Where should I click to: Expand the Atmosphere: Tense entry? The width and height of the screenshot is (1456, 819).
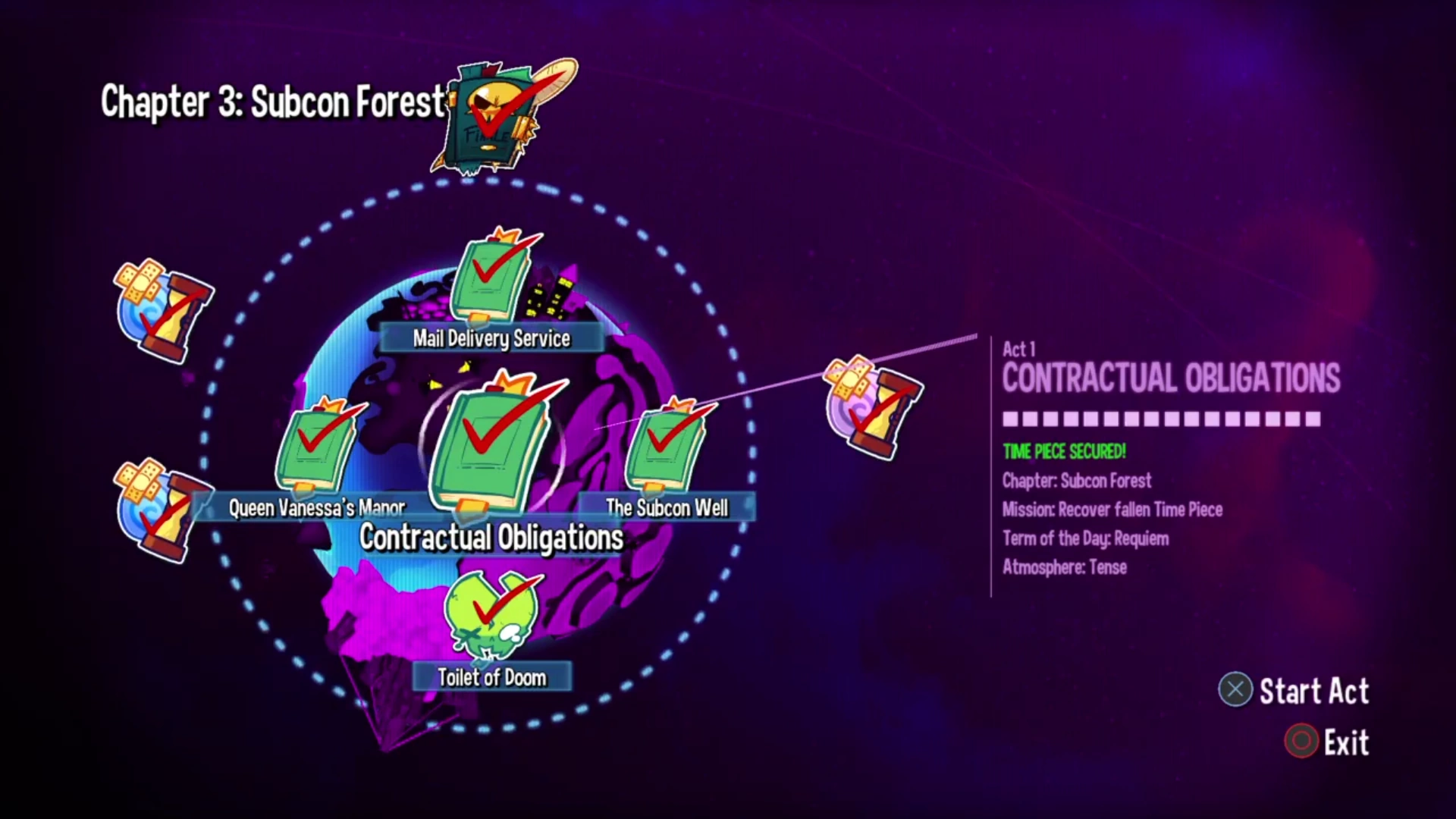[x=1065, y=567]
